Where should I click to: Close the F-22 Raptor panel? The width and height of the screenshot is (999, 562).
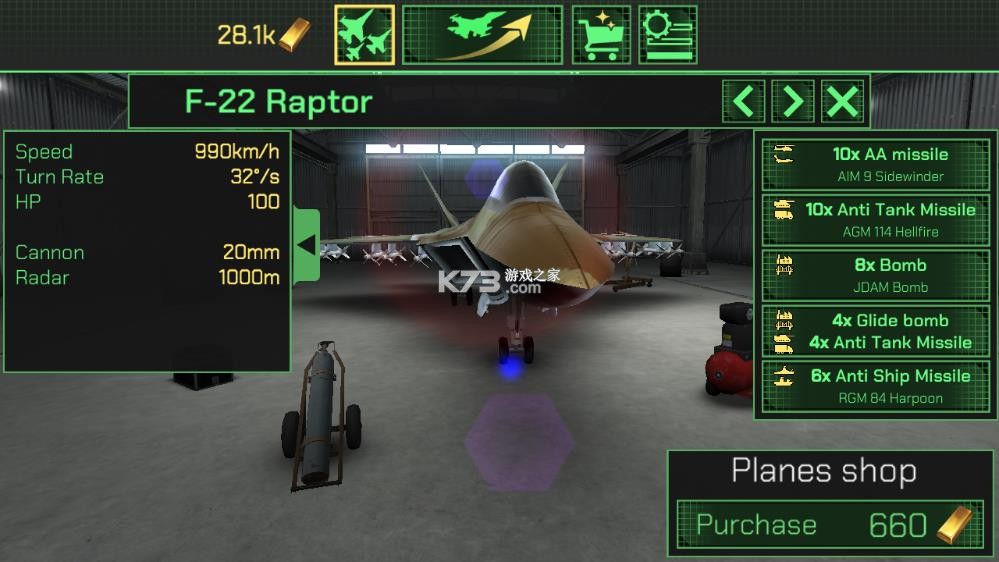tap(843, 101)
